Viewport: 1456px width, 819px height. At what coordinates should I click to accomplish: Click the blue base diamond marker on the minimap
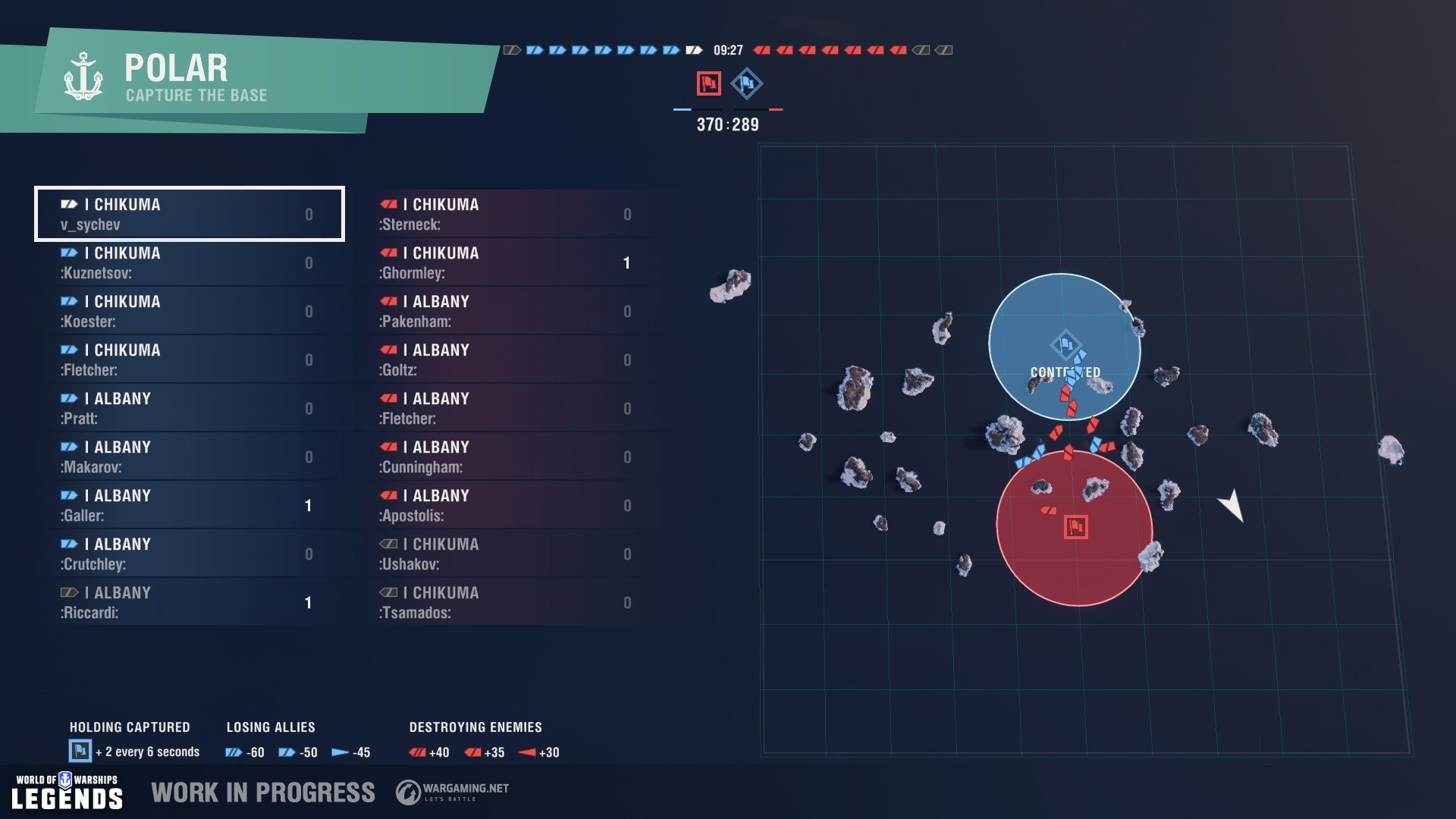click(x=1065, y=346)
